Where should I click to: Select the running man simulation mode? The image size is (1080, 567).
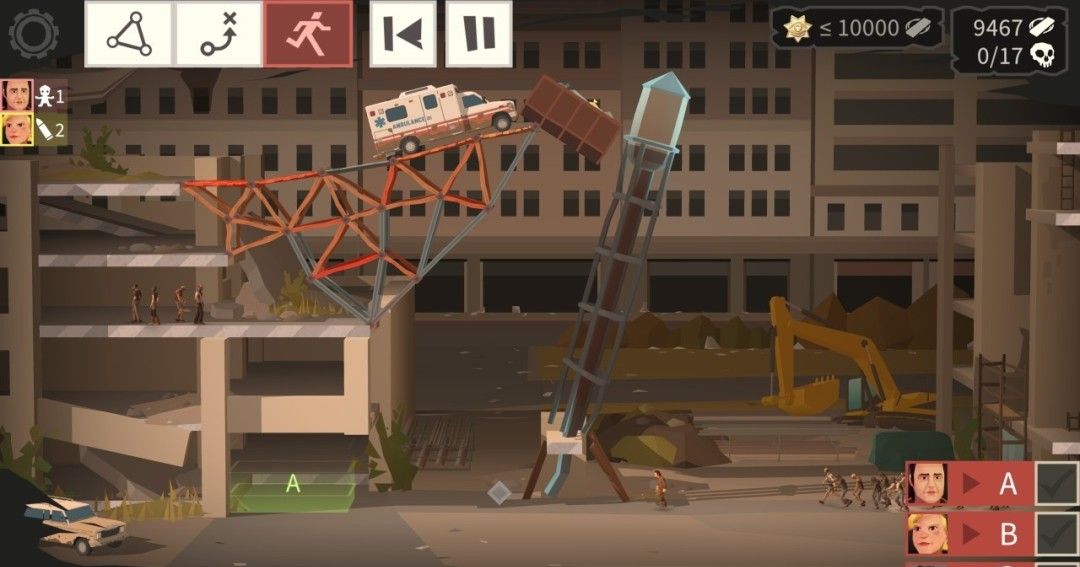(308, 34)
